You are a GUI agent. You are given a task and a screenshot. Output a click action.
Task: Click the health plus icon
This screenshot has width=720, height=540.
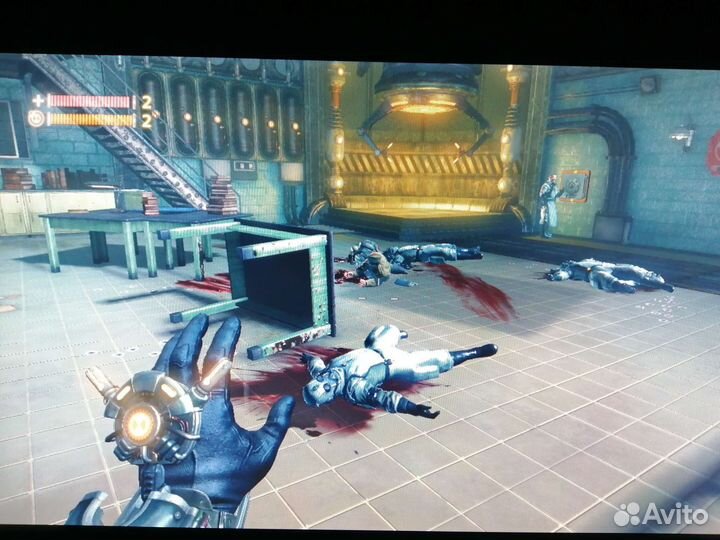(38, 101)
